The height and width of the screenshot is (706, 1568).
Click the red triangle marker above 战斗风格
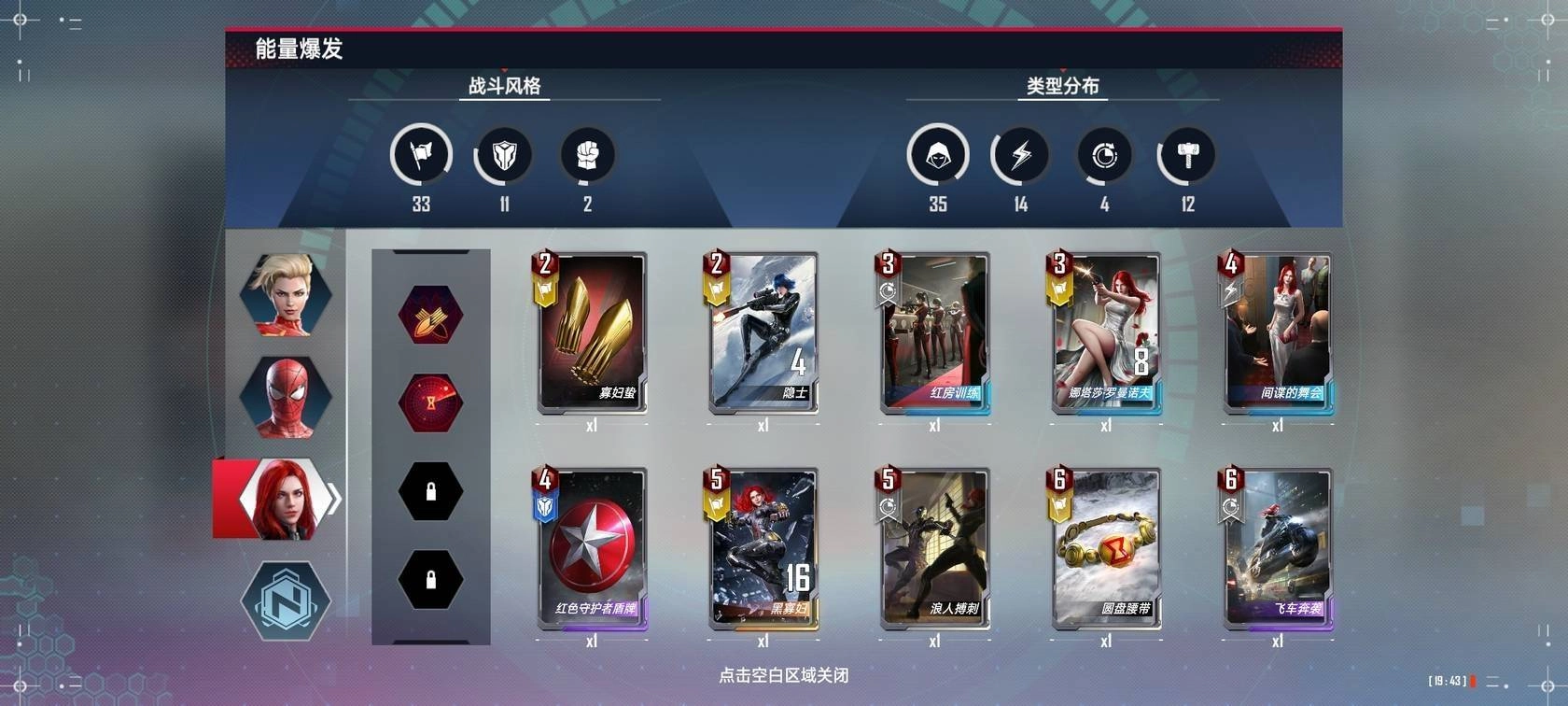point(503,71)
